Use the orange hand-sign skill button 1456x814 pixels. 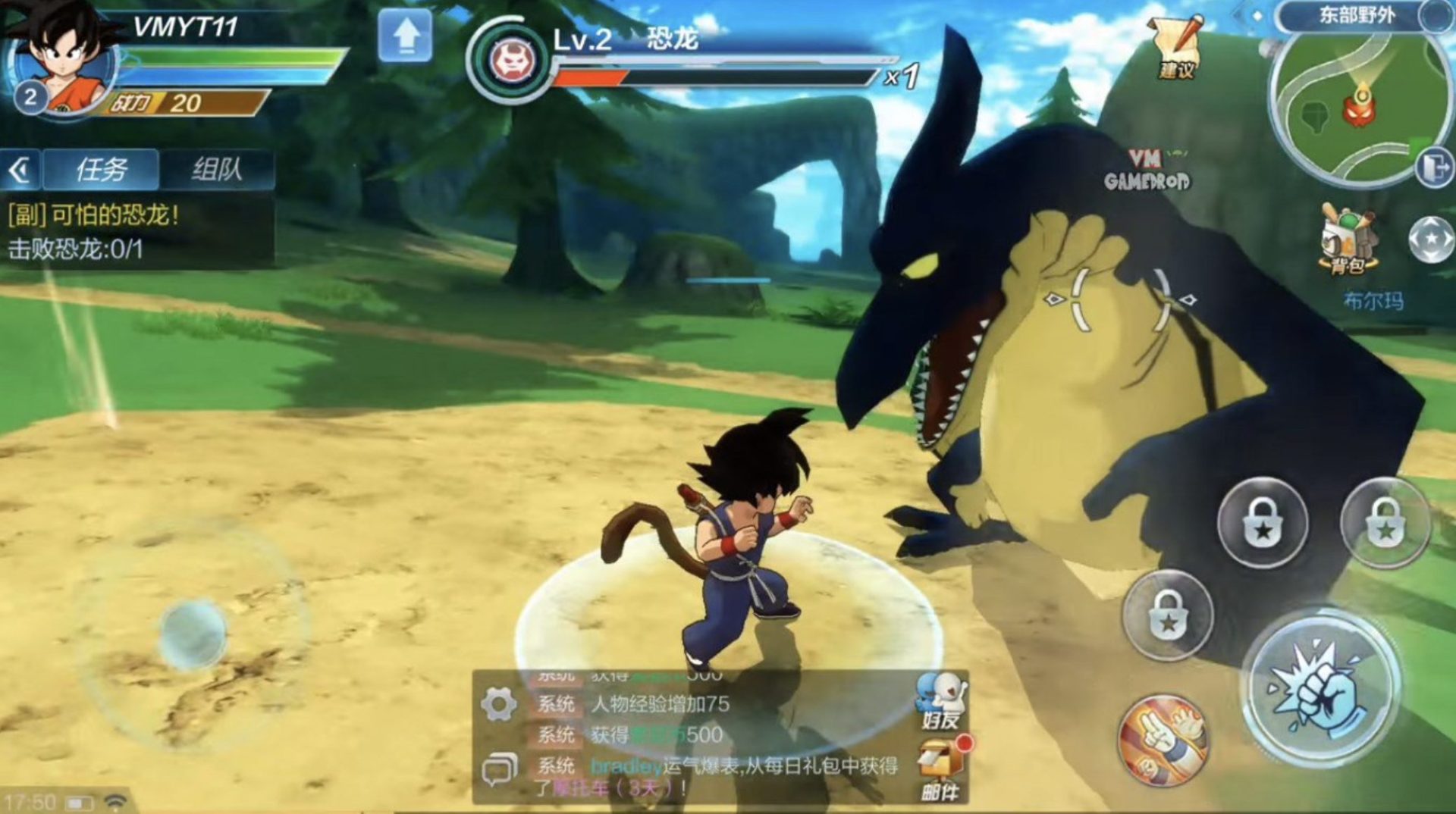coord(1163,740)
